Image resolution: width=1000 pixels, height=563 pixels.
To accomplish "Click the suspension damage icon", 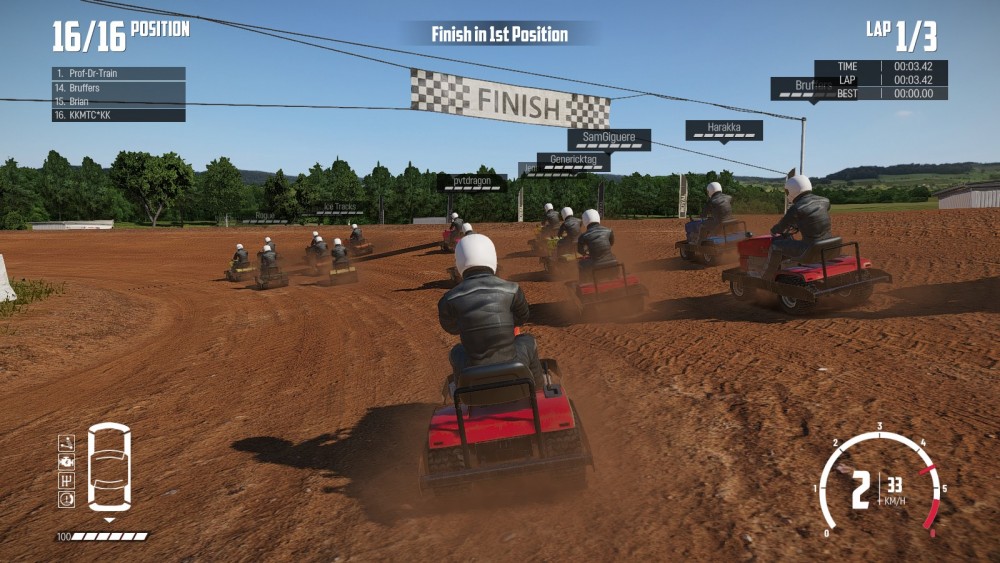I will click(66, 443).
